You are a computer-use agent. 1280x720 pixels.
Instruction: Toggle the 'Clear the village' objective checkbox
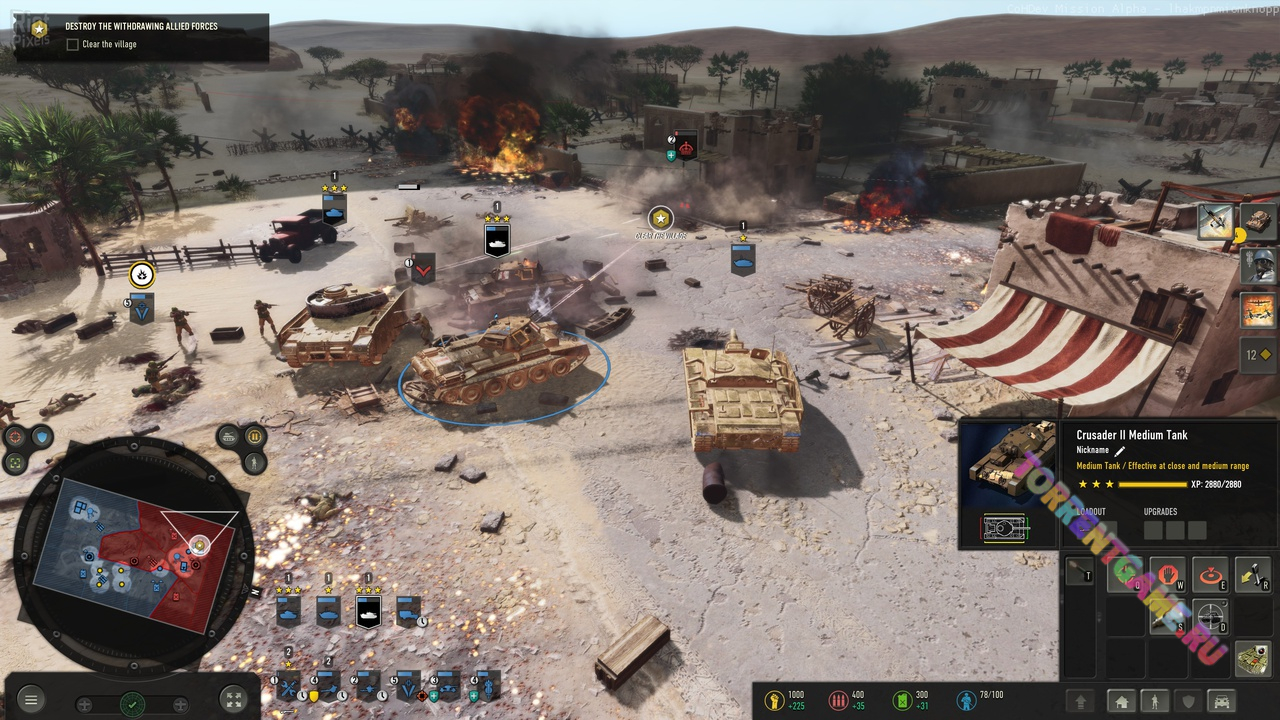point(72,45)
